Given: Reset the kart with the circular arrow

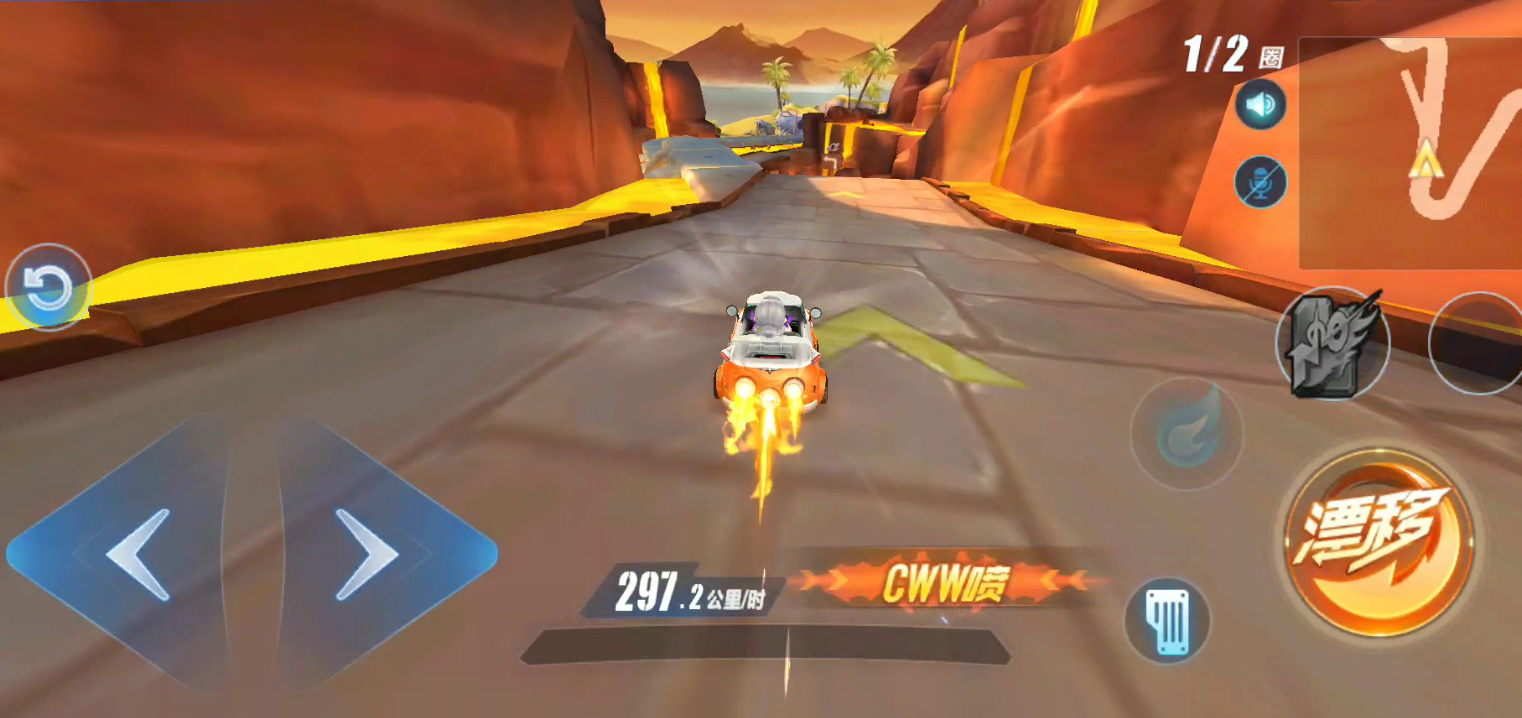Looking at the screenshot, I should point(47,289).
